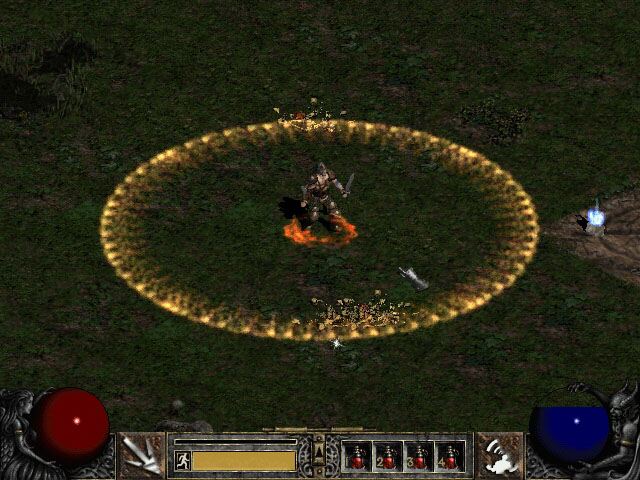The width and height of the screenshot is (640, 480).
Task: Select the right-click skill icon
Action: pos(499,456)
